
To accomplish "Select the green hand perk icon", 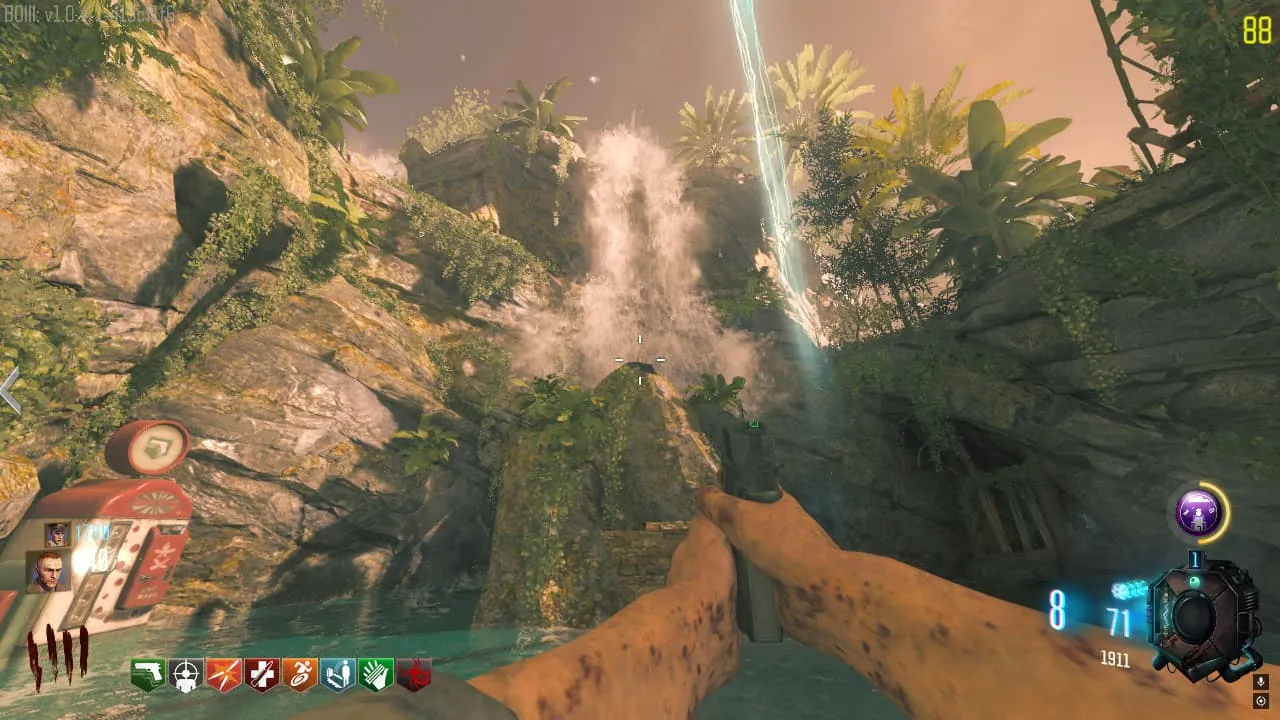I will (376, 674).
